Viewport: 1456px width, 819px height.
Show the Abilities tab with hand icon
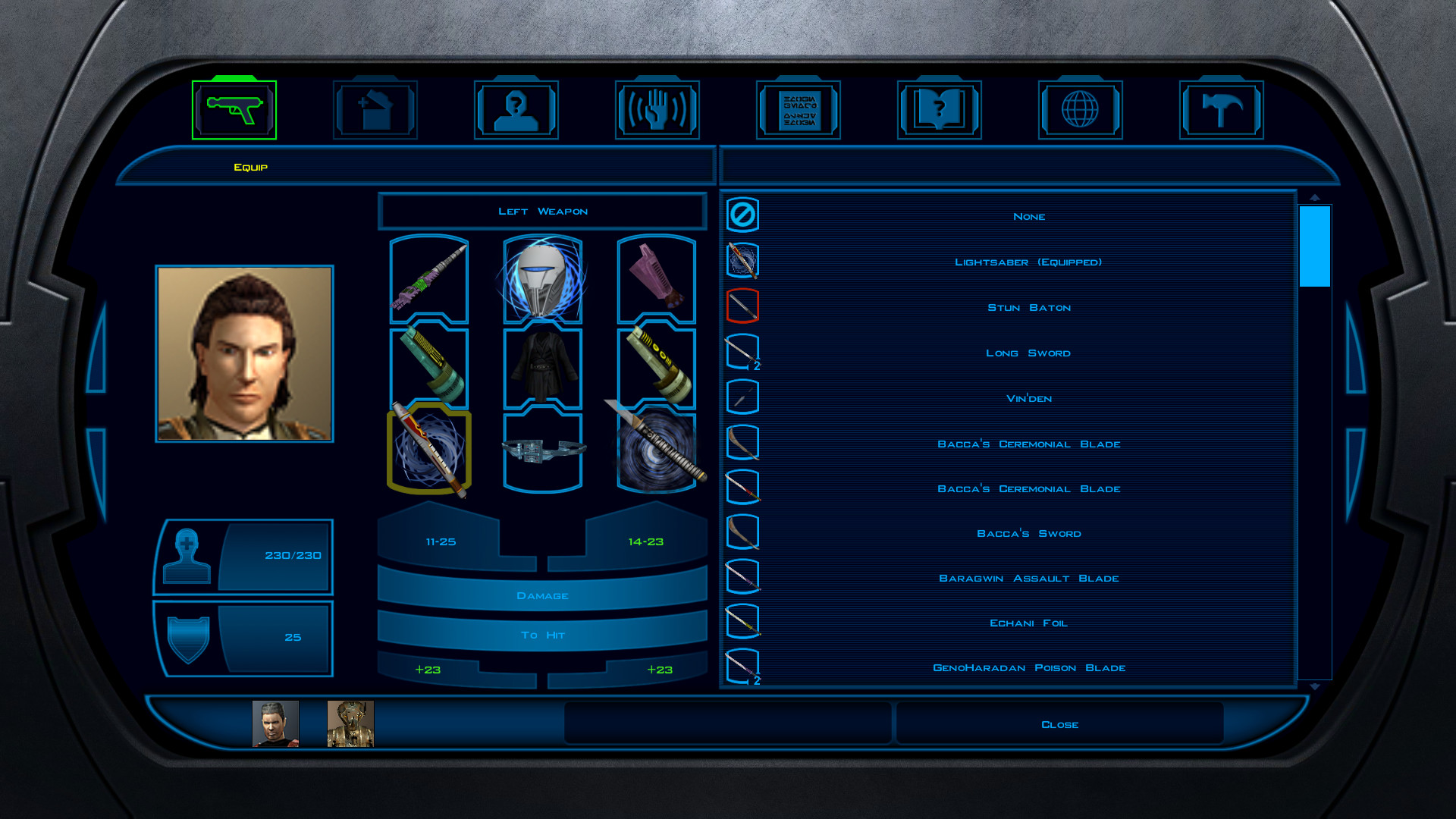pos(657,110)
